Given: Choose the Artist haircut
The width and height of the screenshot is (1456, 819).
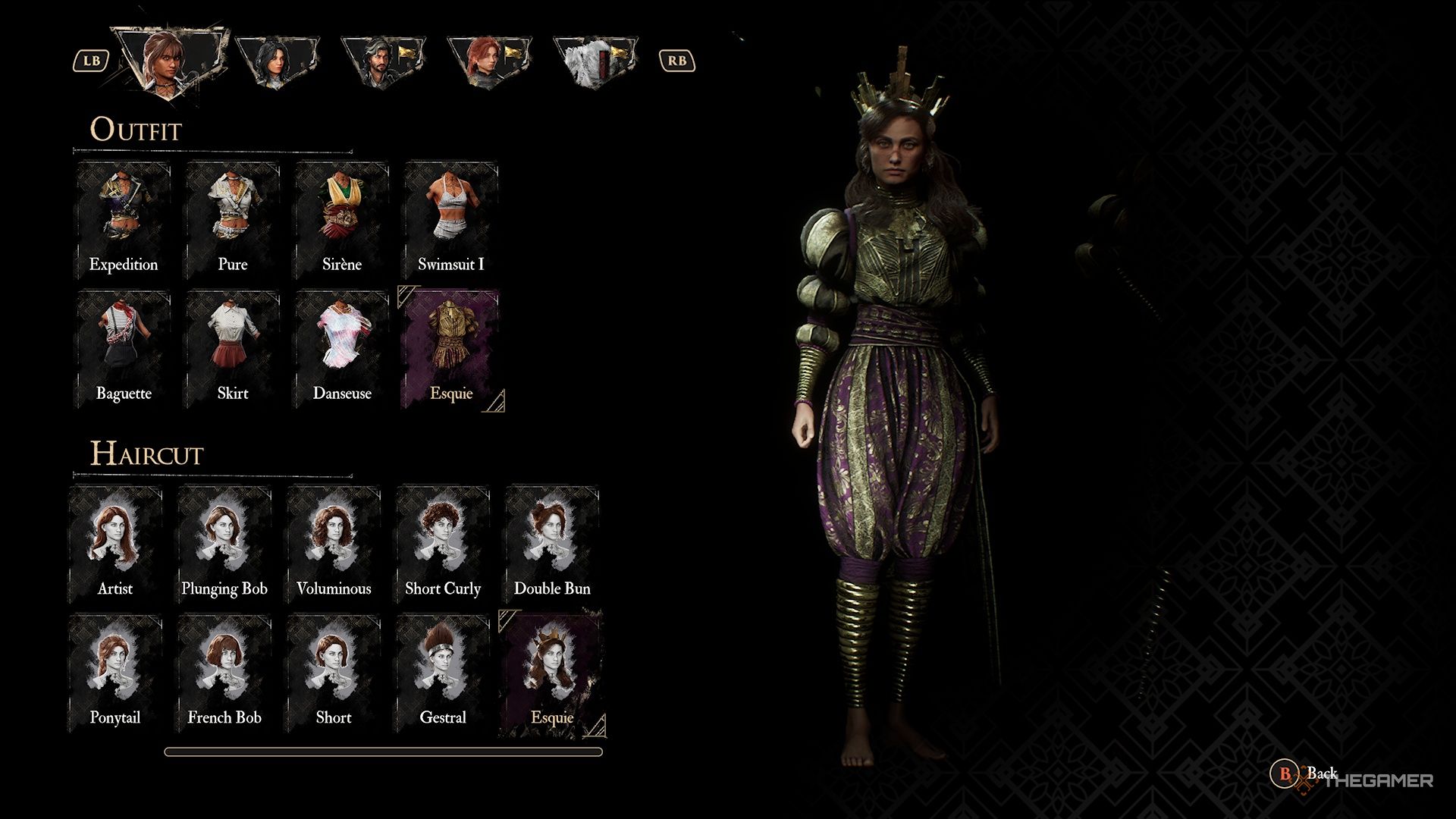Looking at the screenshot, I should click(115, 544).
